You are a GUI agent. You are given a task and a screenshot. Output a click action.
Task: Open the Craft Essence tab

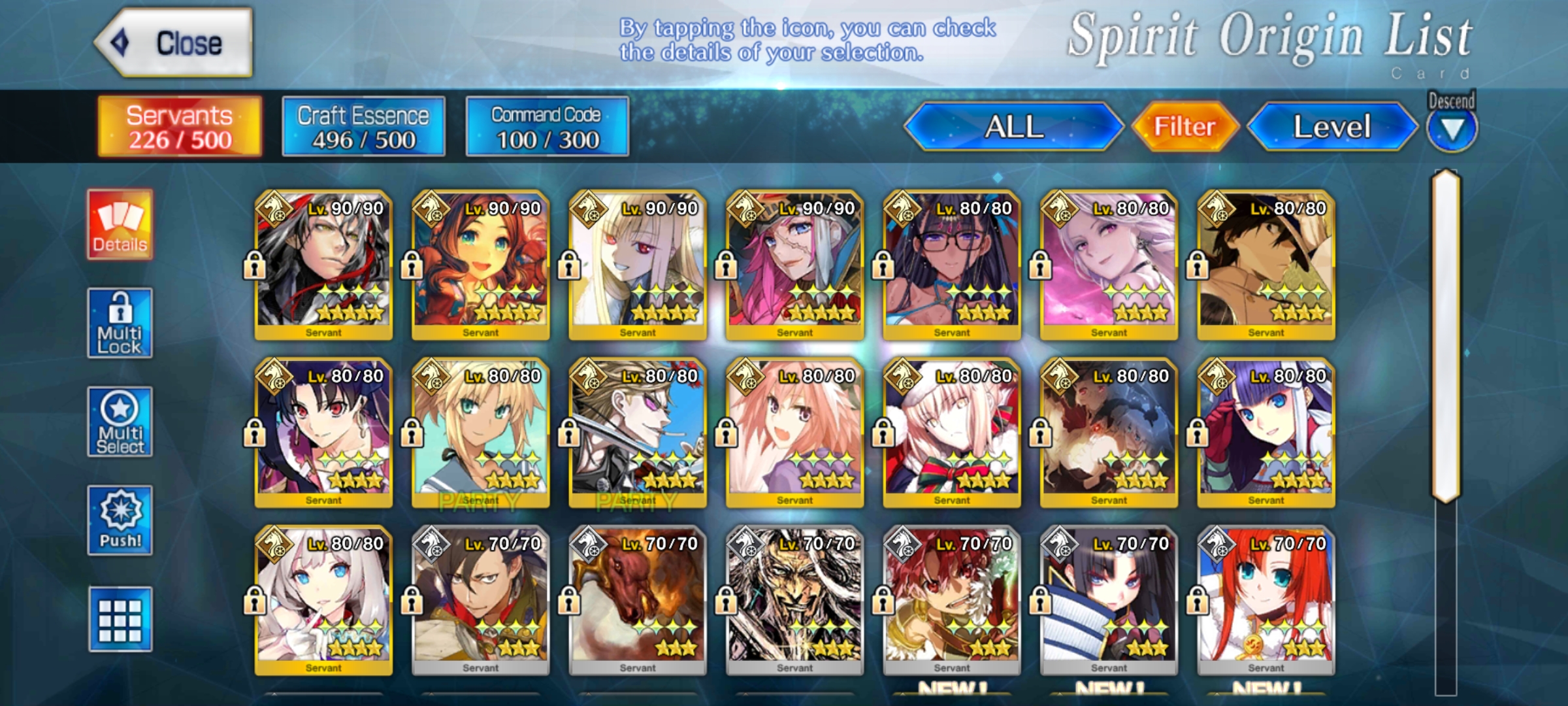click(363, 127)
